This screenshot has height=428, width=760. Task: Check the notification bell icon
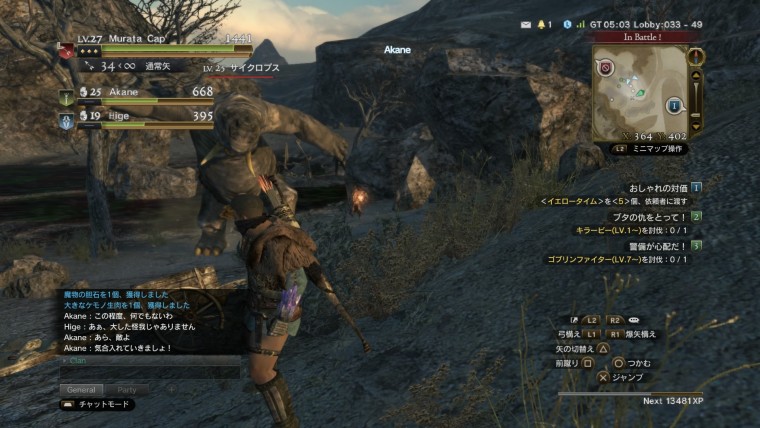[543, 23]
